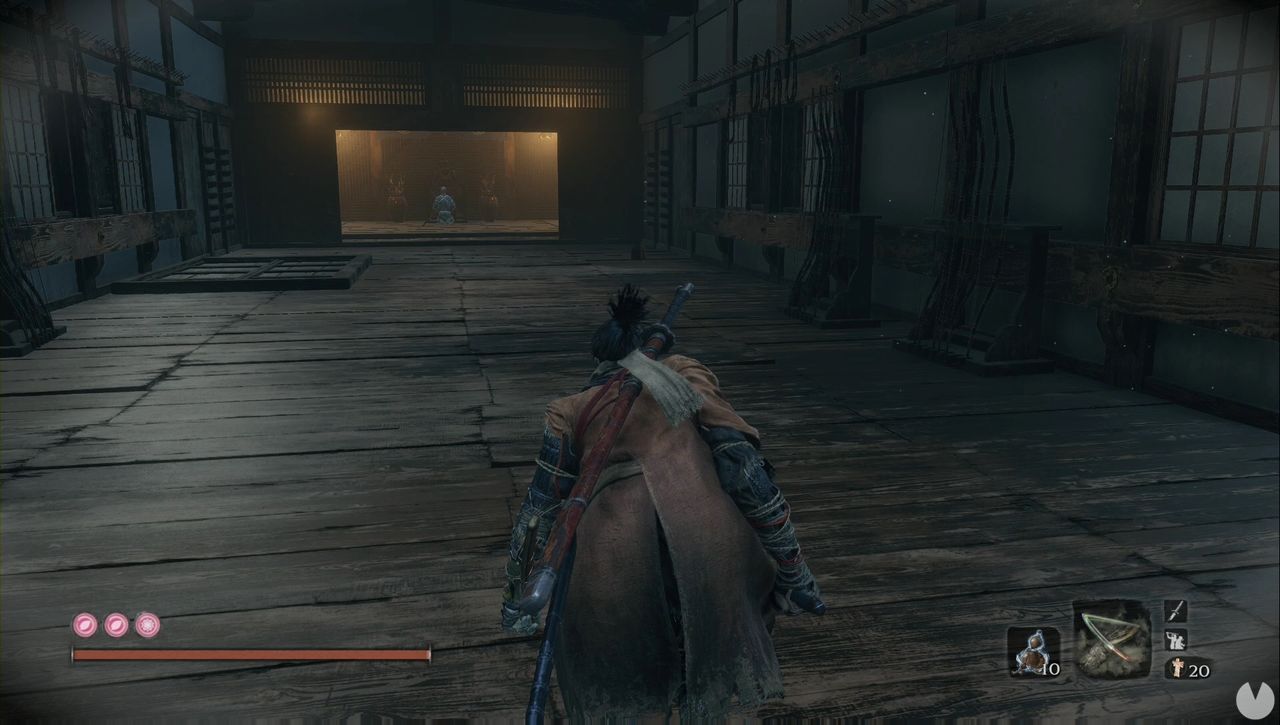Viewport: 1280px width, 725px height.
Task: Click the spirit emblem effigy icon
Action: pos(1177,668)
